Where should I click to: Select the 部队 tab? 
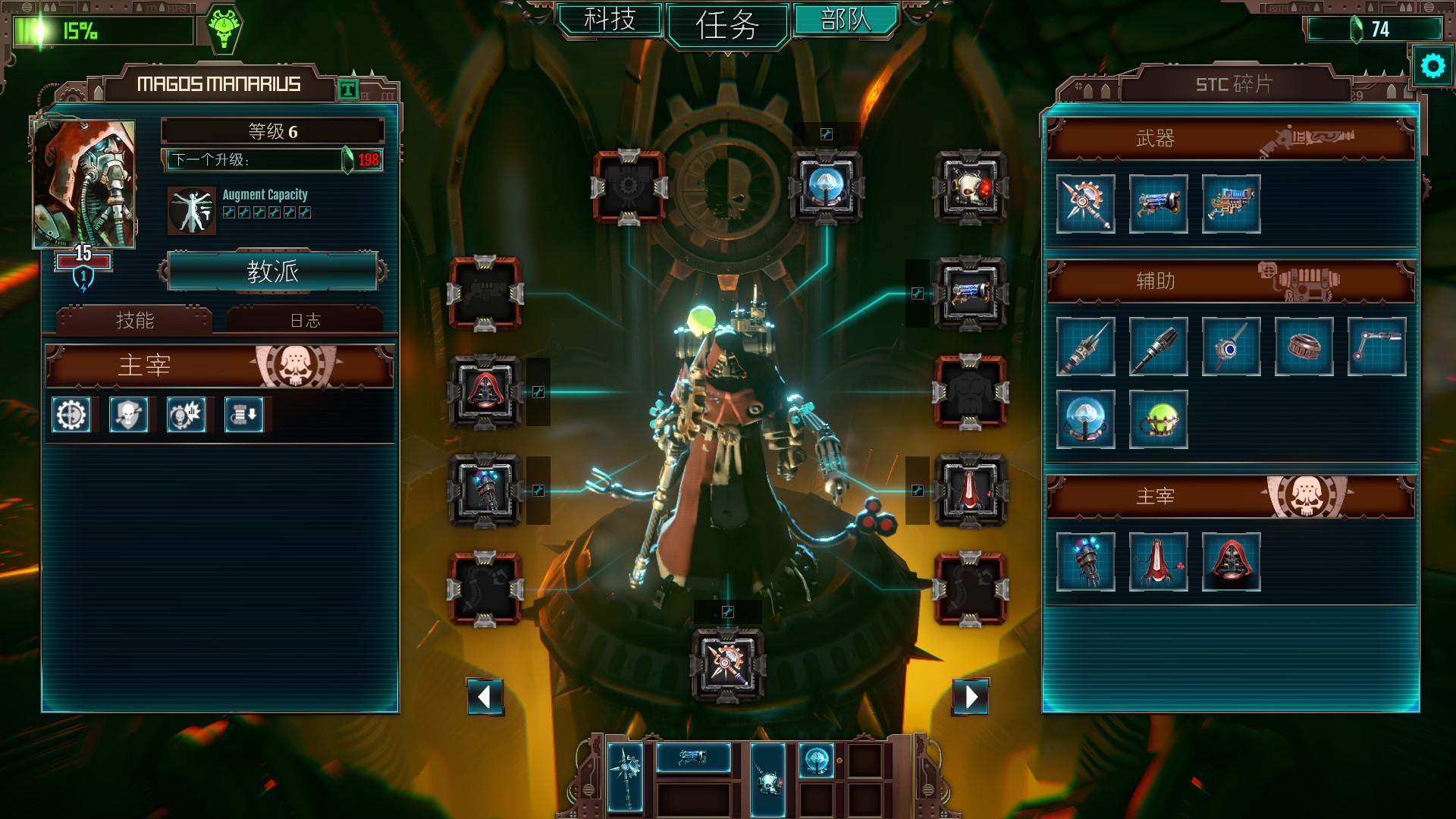coord(846,19)
